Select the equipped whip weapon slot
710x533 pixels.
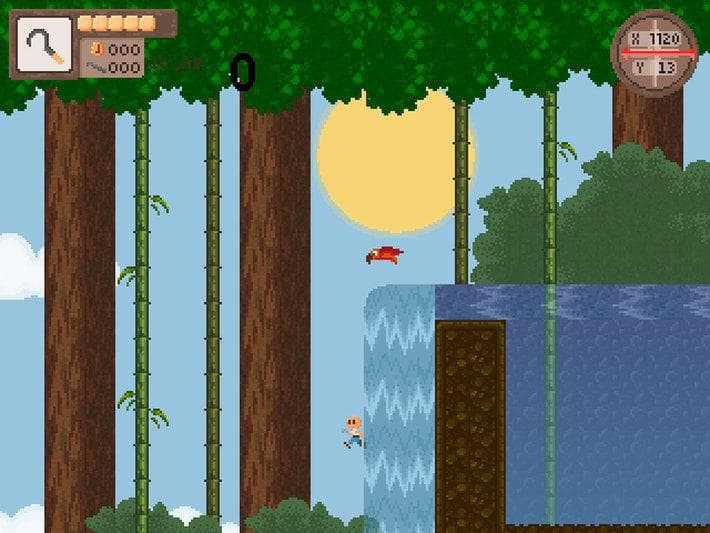pyautogui.click(x=44, y=45)
